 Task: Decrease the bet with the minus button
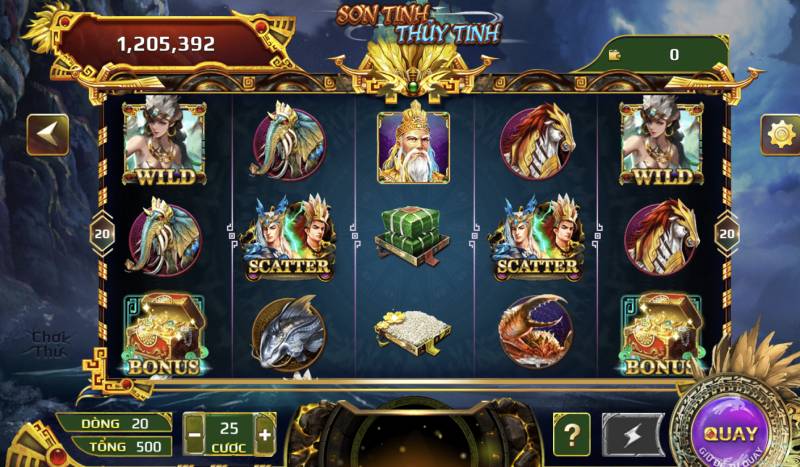click(195, 436)
